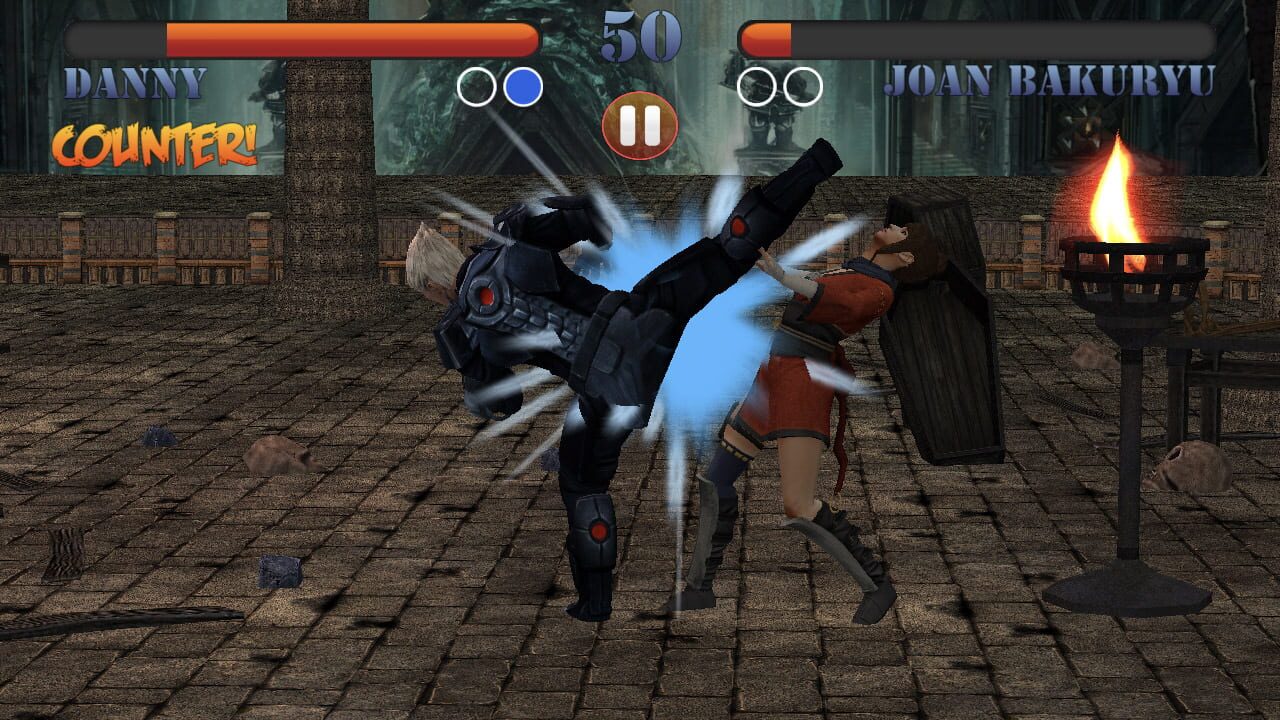Tap the timer showing 50

(640, 38)
